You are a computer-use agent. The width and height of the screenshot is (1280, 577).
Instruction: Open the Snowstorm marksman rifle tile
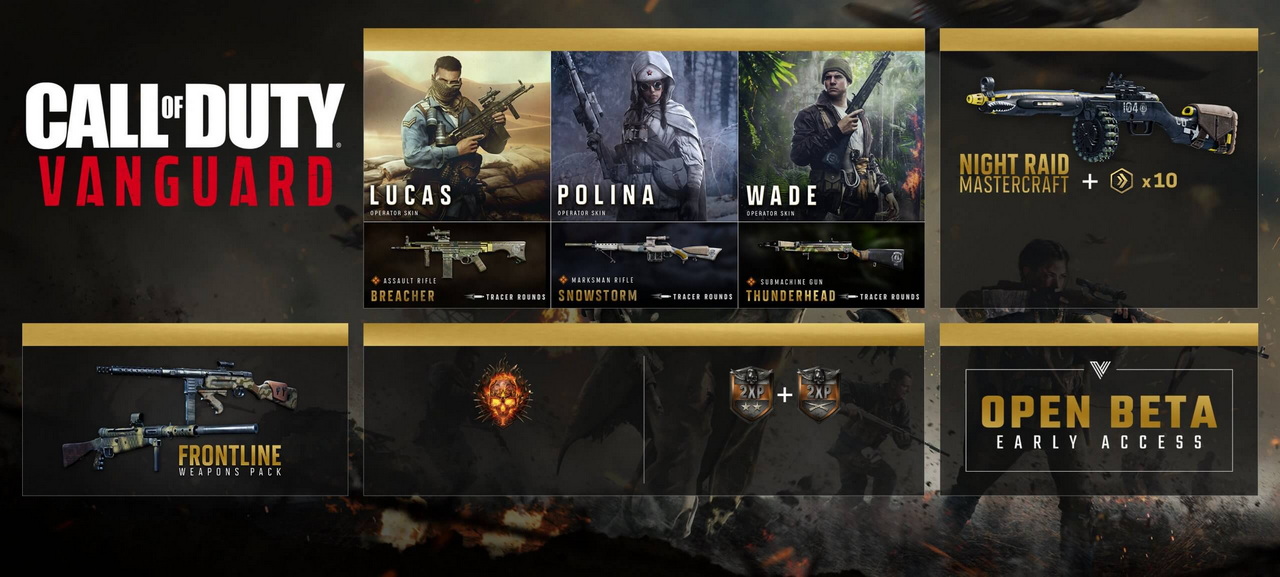(644, 264)
